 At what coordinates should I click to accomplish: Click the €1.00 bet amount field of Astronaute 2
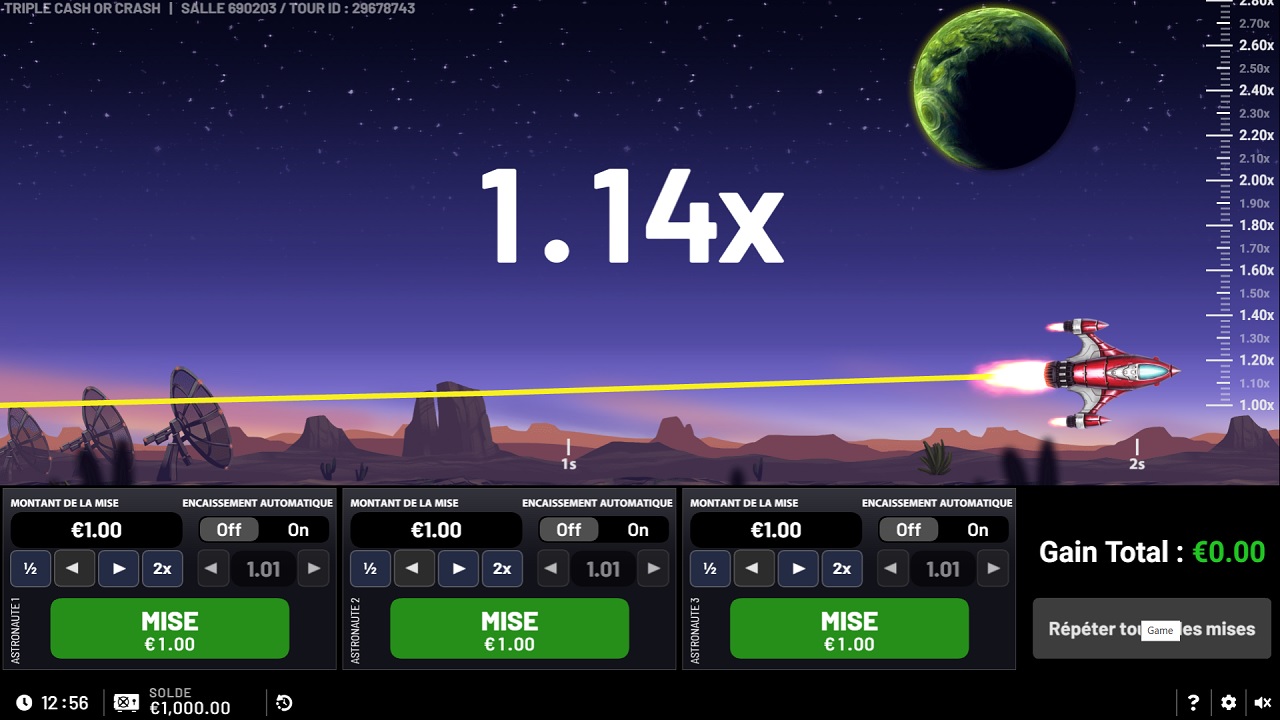pyautogui.click(x=436, y=529)
